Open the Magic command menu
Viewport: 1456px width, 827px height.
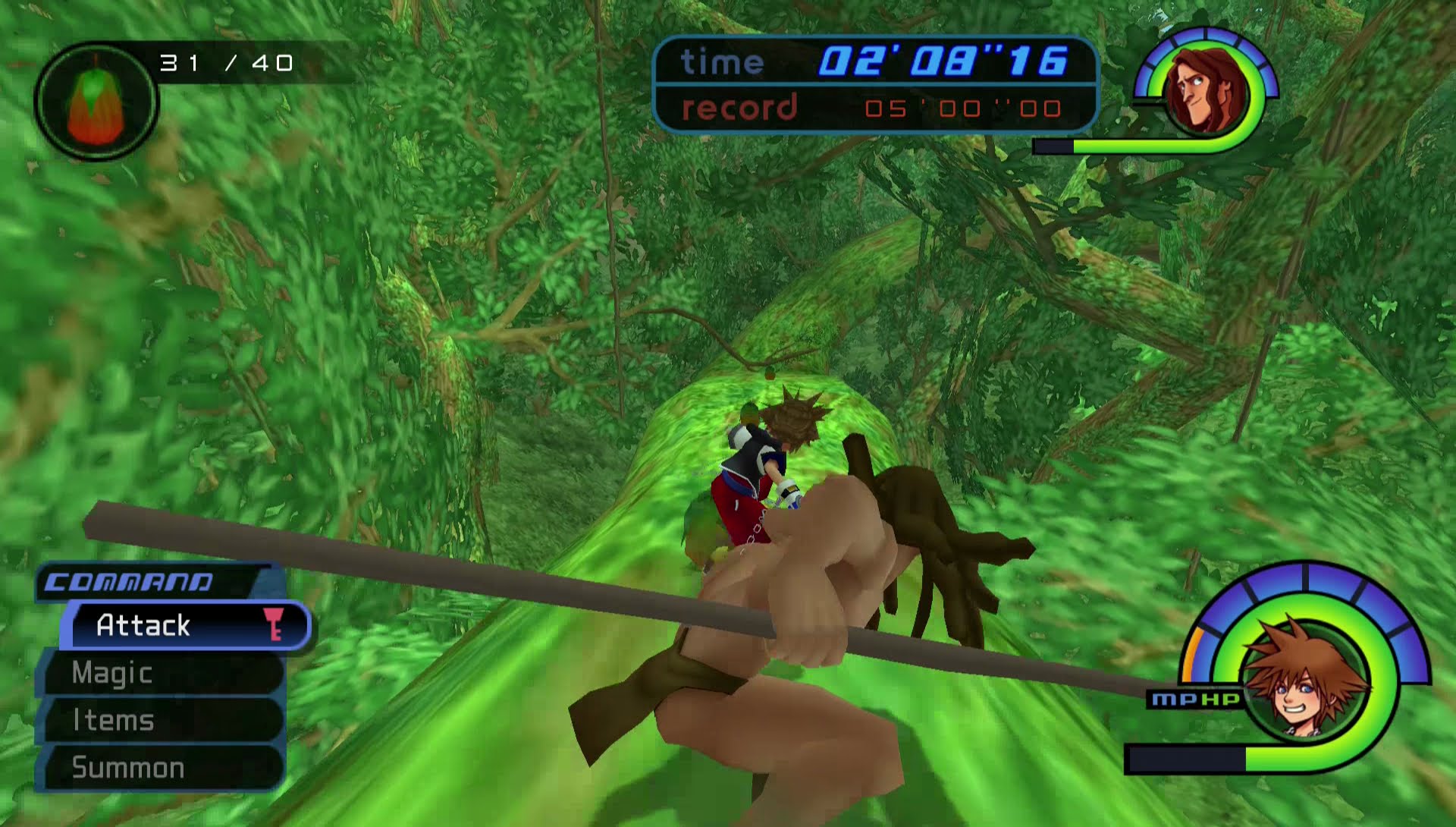pos(112,673)
